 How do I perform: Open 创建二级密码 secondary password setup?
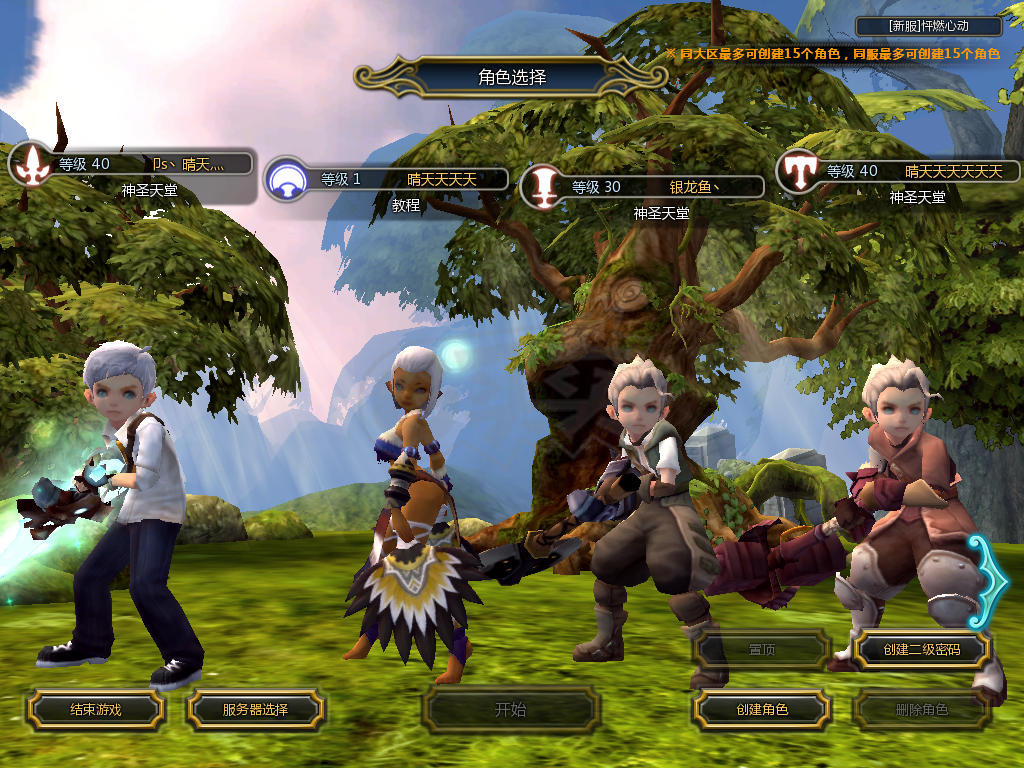[x=921, y=650]
